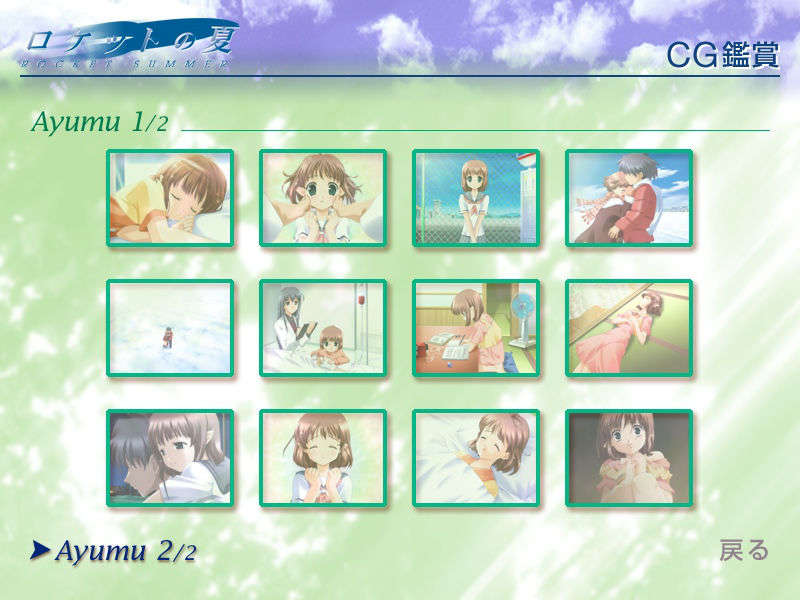View the distant figure in snowfield CG

tap(170, 328)
